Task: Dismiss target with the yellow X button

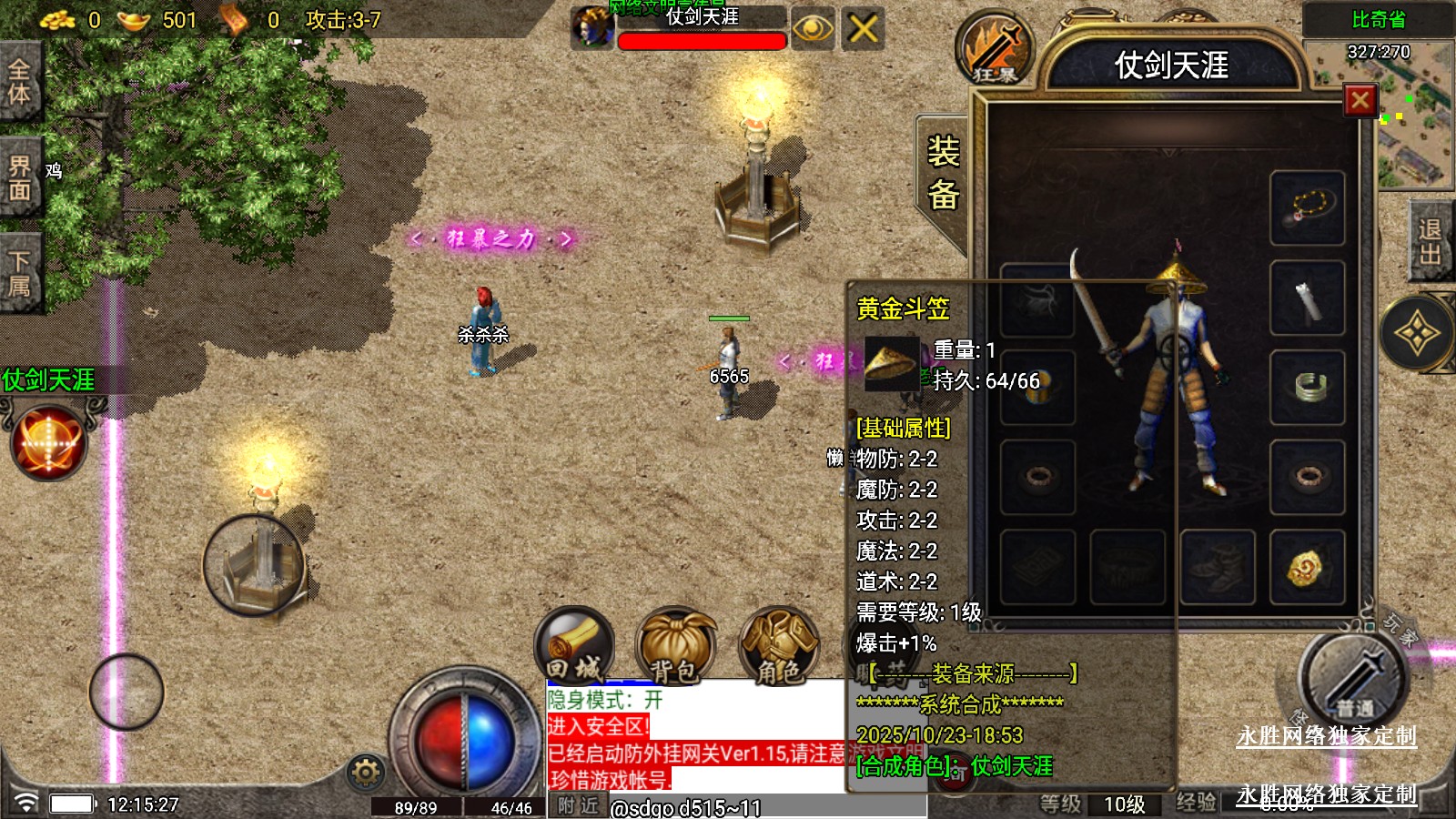Action: click(863, 29)
